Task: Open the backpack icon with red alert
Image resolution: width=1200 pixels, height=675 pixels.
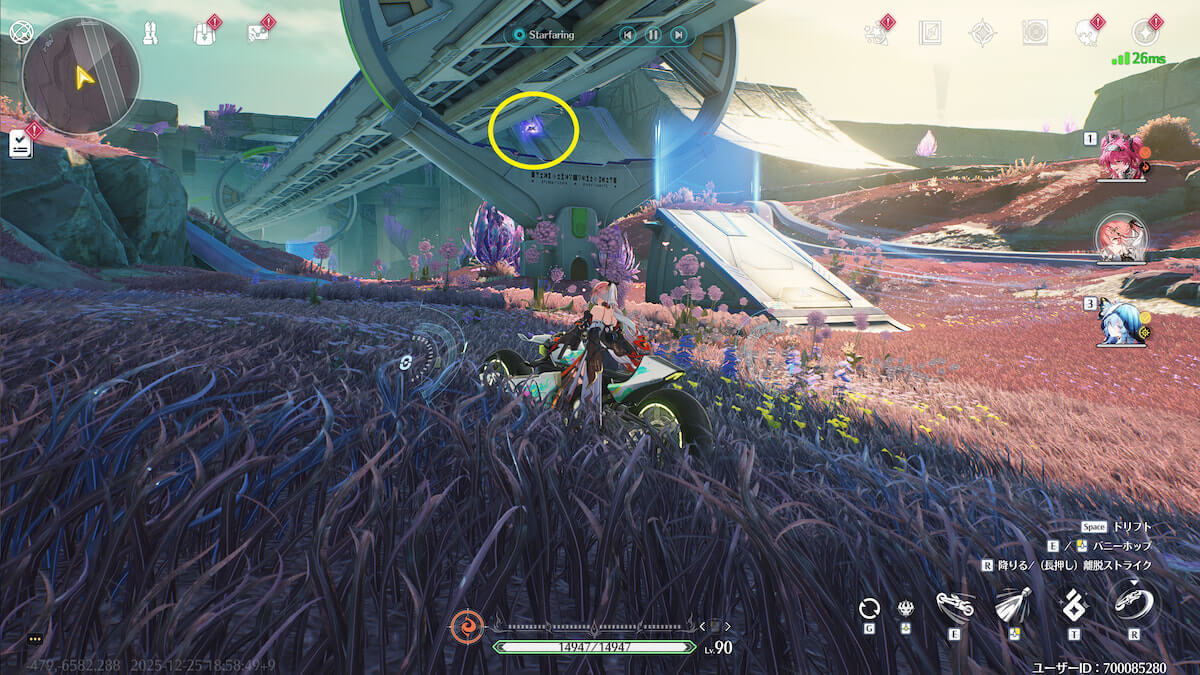Action: point(204,34)
